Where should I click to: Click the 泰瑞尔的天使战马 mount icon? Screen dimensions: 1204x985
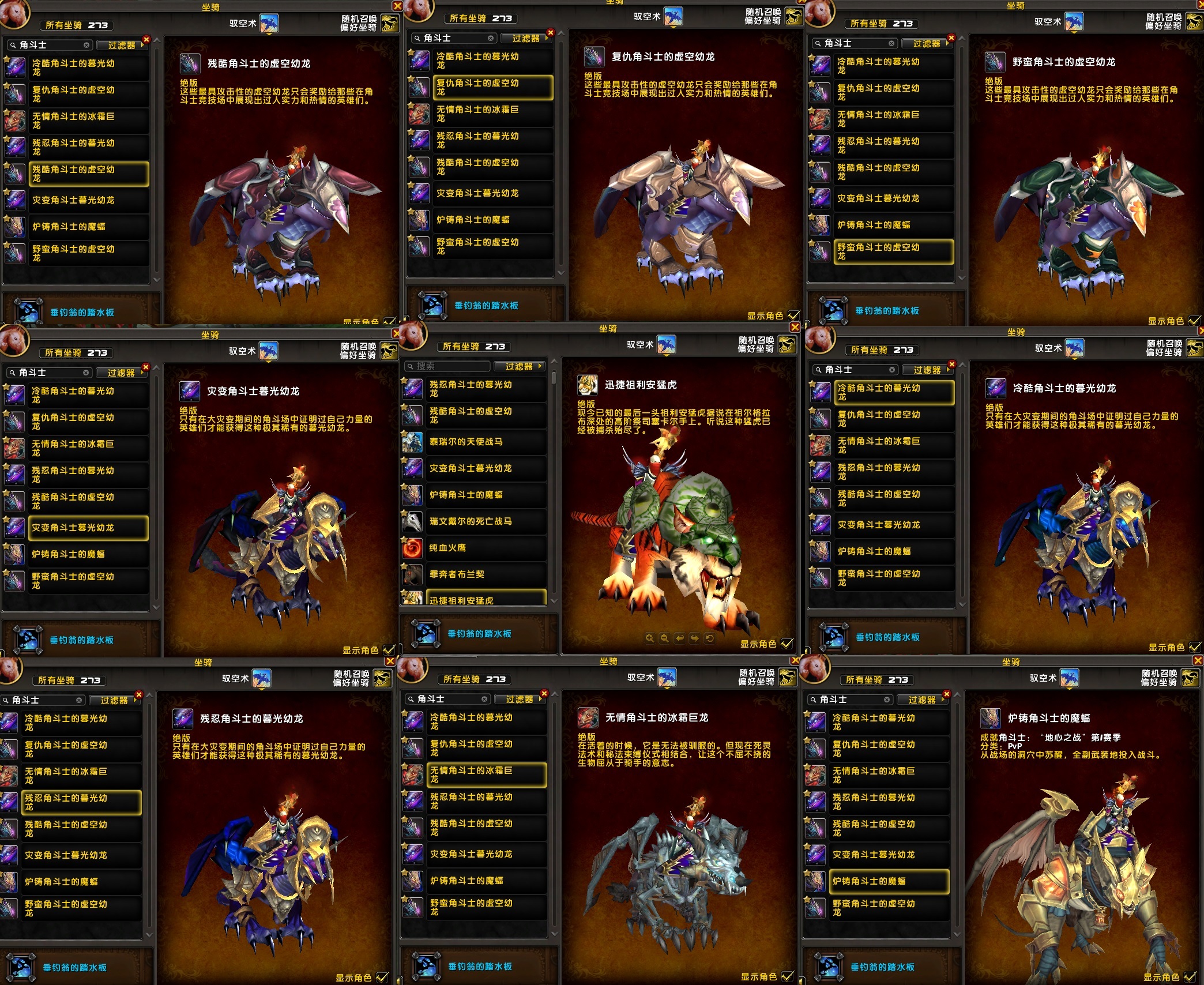412,442
